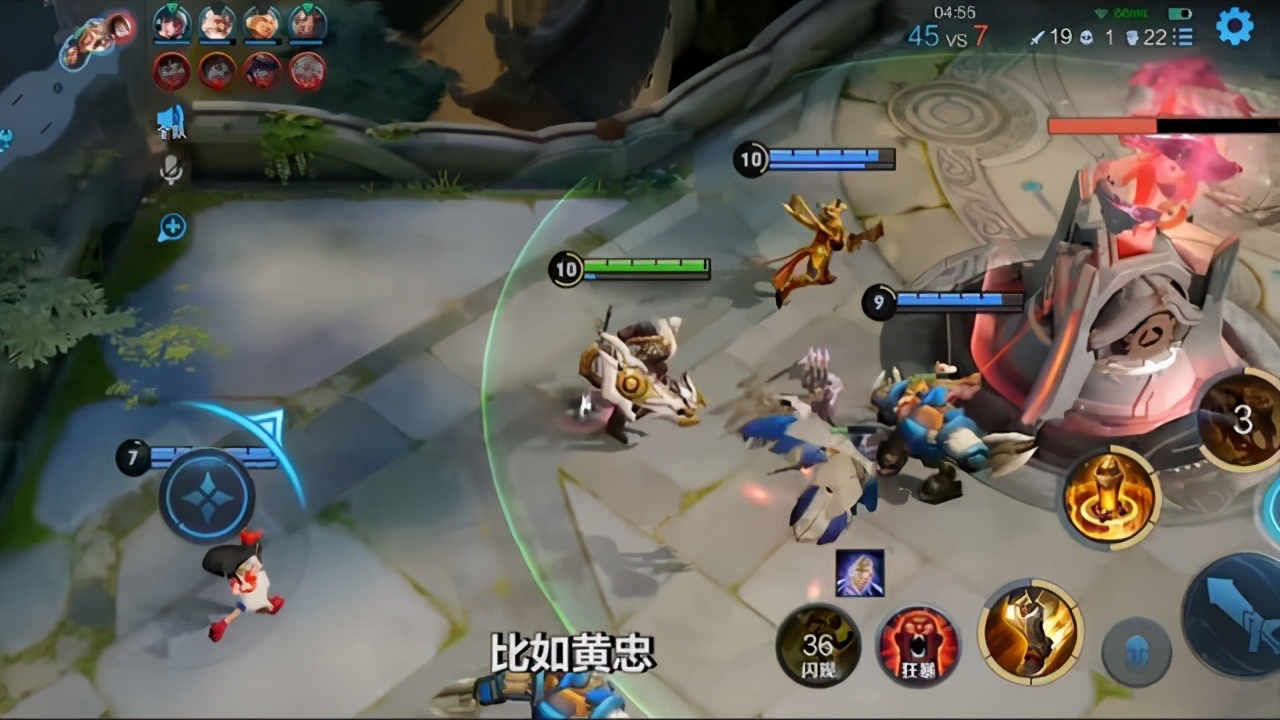This screenshot has height=720, width=1280.
Task: Open the settings gear menu
Action: pyautogui.click(x=1234, y=27)
